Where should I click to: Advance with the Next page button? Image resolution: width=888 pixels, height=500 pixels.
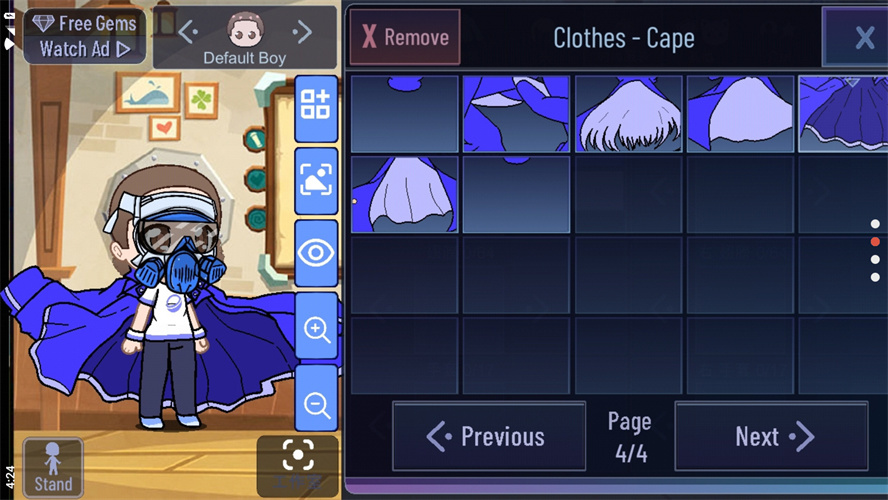[772, 436]
